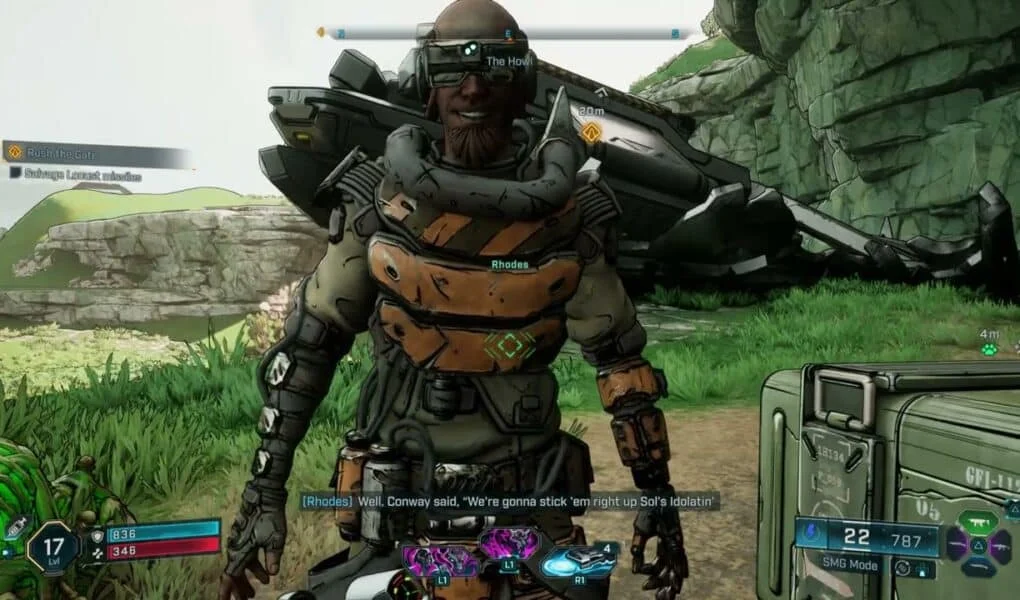Screen dimensions: 1020x600
Task: Click the level 17 character badge
Action: tap(52, 548)
